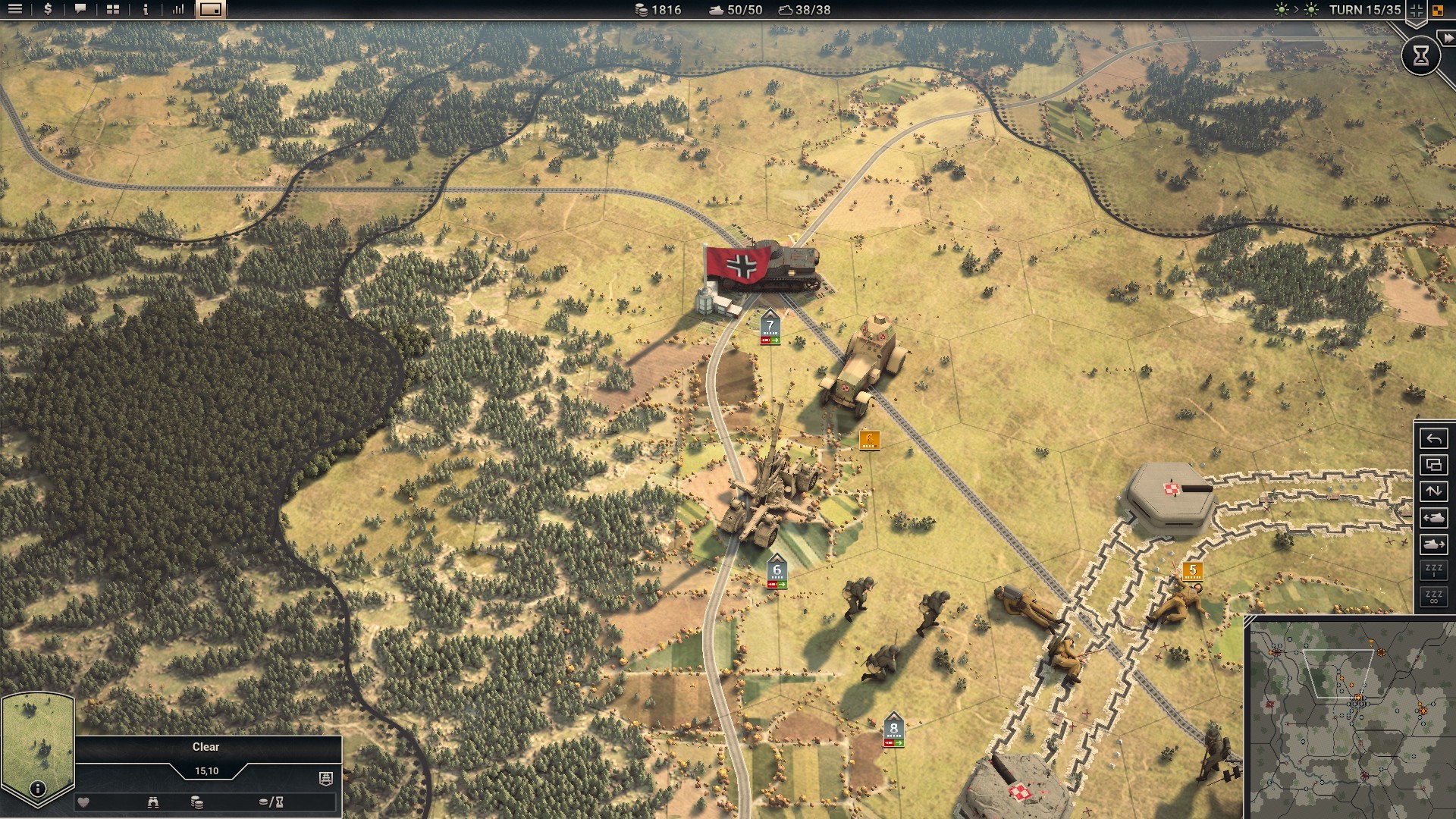Open the speech bubble message log

(80, 10)
